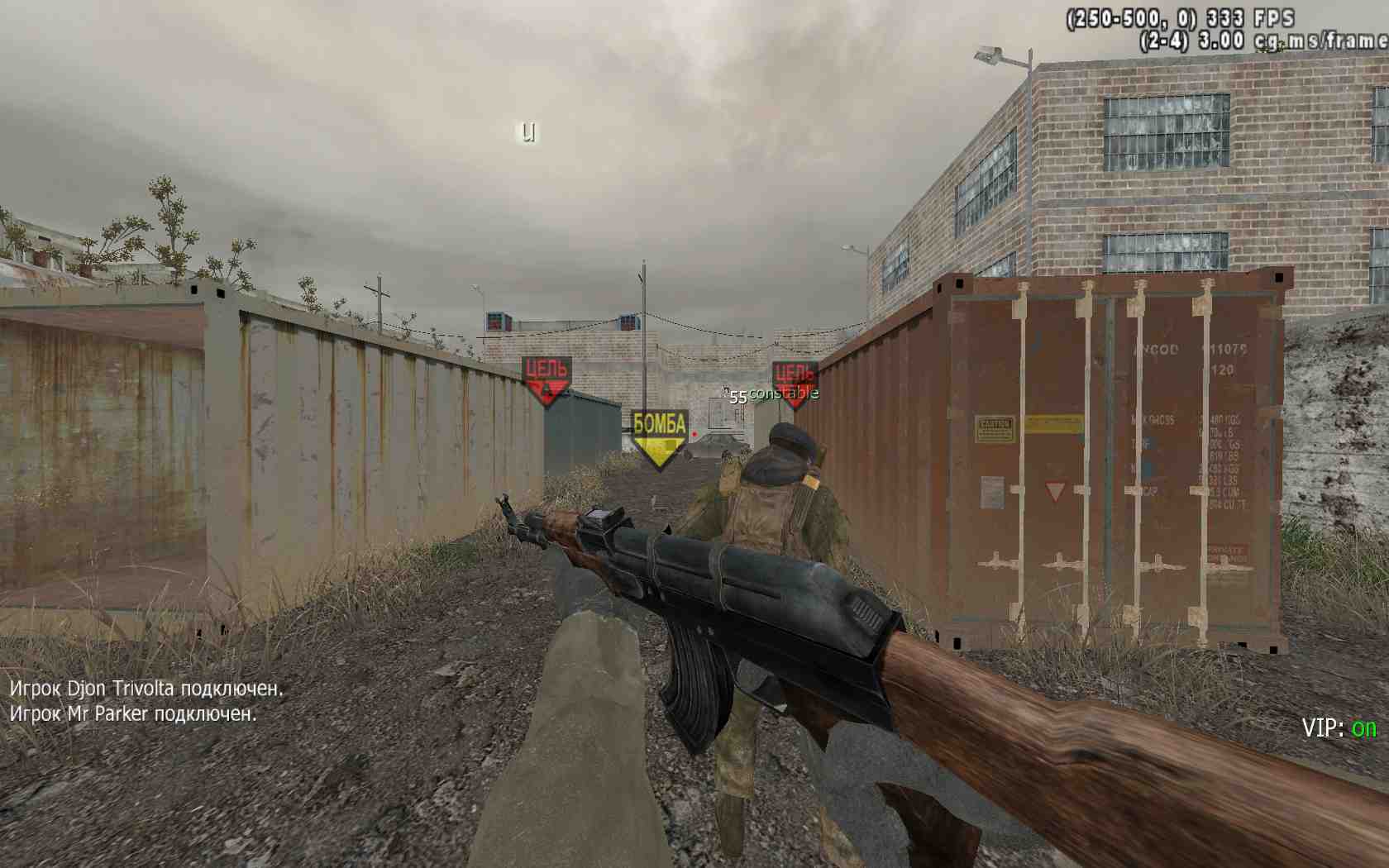Click the yellow БОМБА objective marker
1389x868 pixels.
click(x=659, y=438)
